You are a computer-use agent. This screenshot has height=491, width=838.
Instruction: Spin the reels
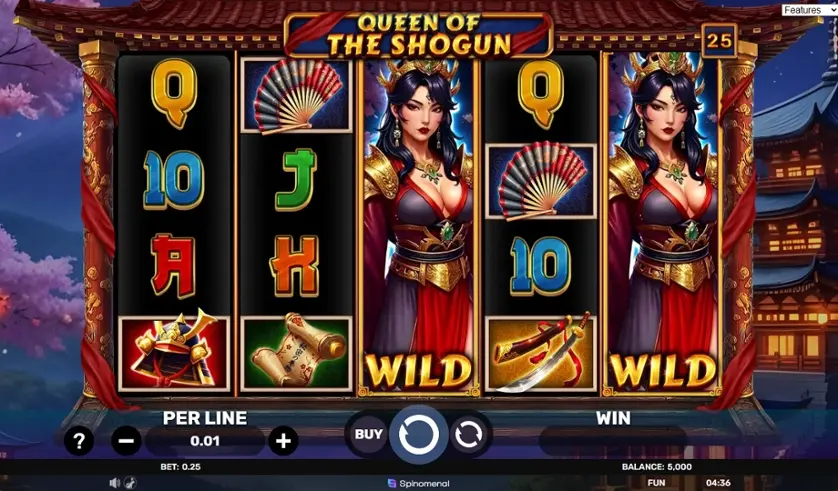click(x=418, y=434)
